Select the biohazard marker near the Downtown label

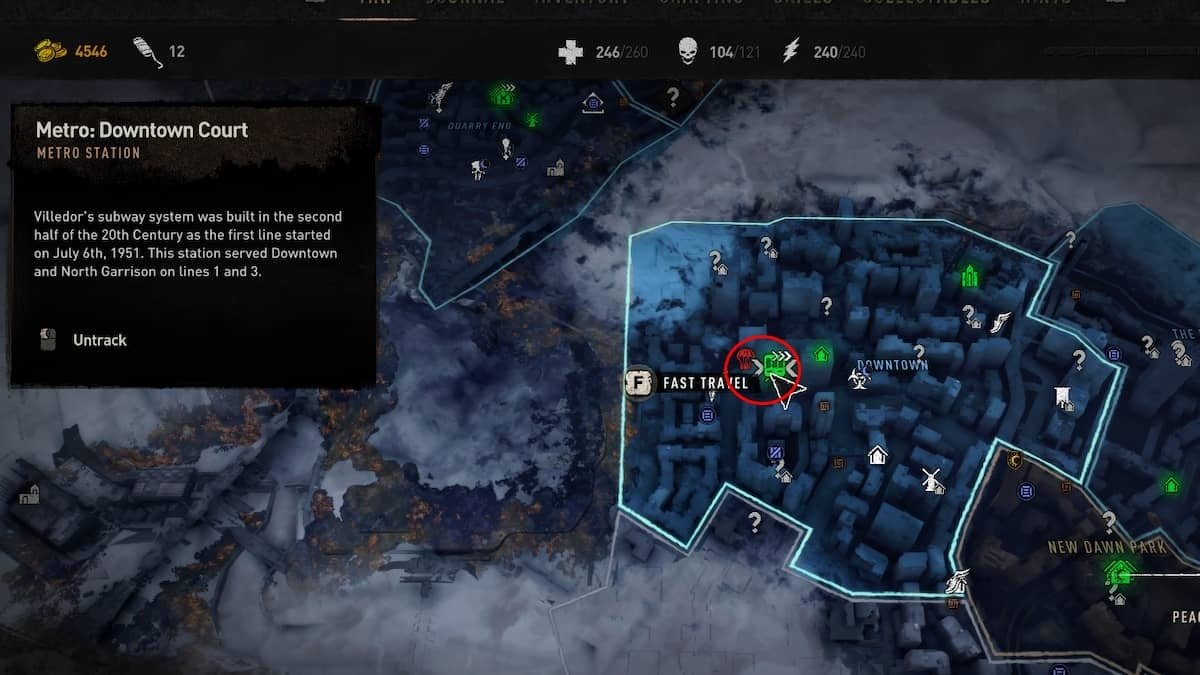click(857, 379)
